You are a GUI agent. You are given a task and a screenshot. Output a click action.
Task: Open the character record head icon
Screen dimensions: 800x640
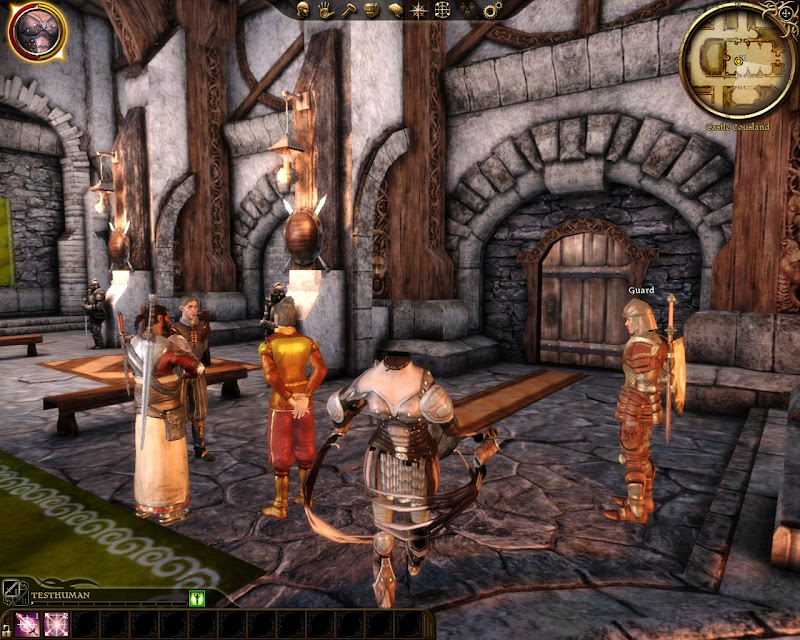(303, 9)
